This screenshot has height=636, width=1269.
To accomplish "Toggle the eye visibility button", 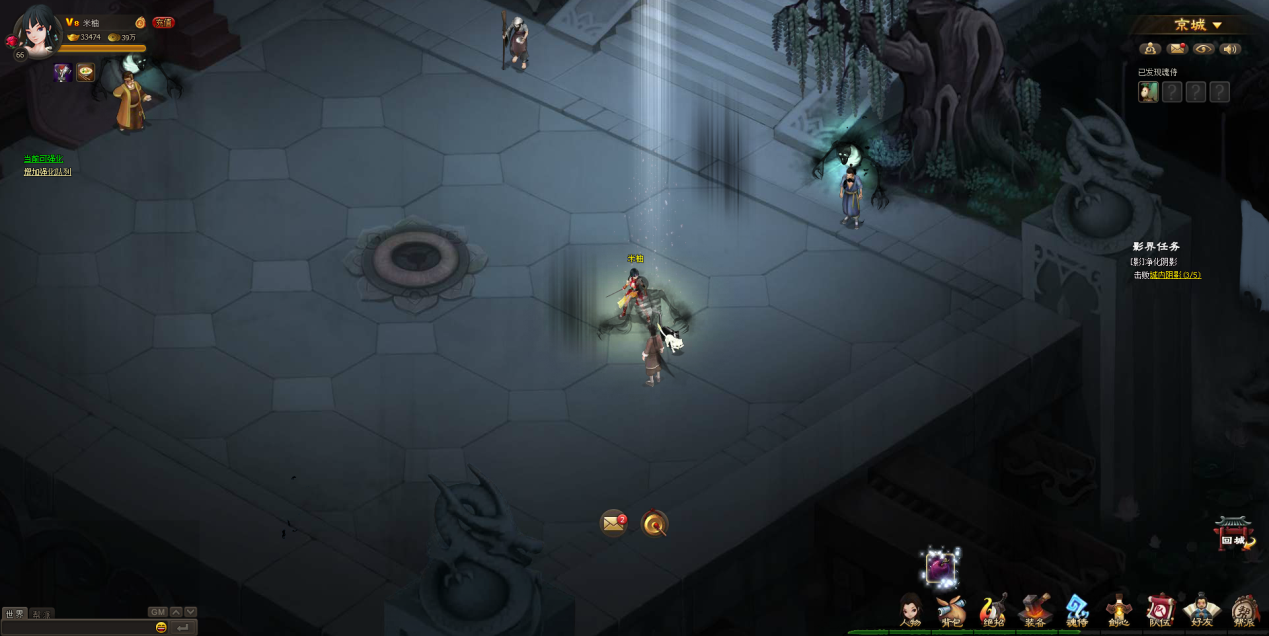I will (x=1204, y=49).
